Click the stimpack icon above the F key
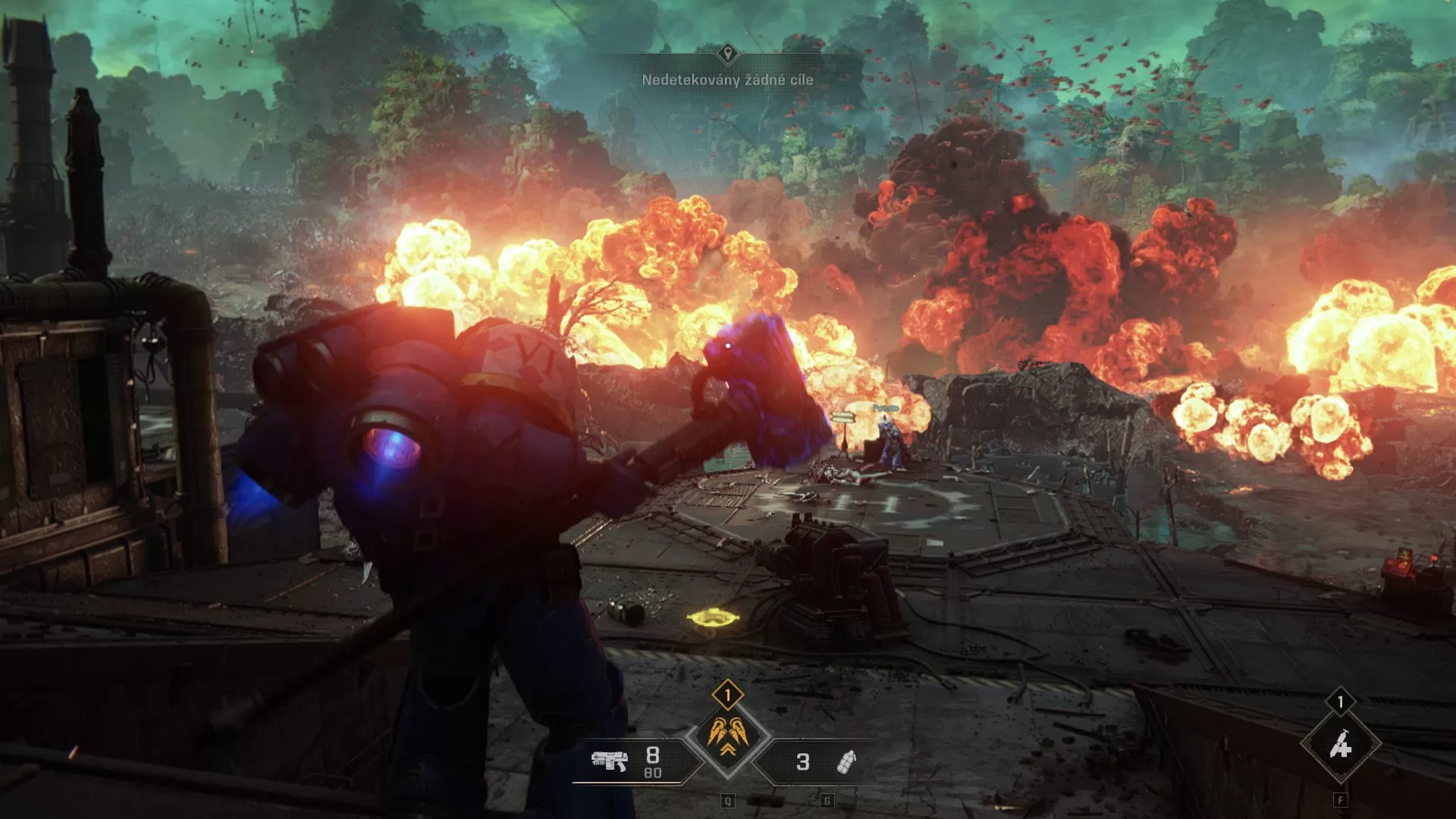This screenshot has width=1456, height=819. [x=1341, y=743]
